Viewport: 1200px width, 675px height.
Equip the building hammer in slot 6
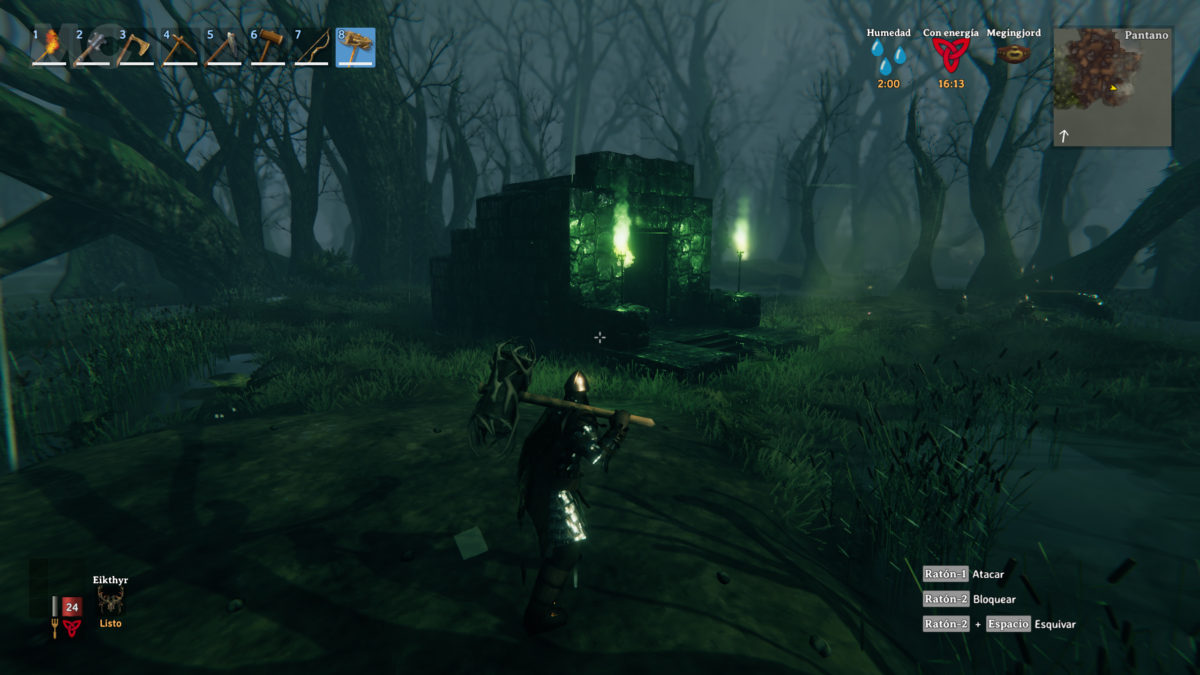268,46
